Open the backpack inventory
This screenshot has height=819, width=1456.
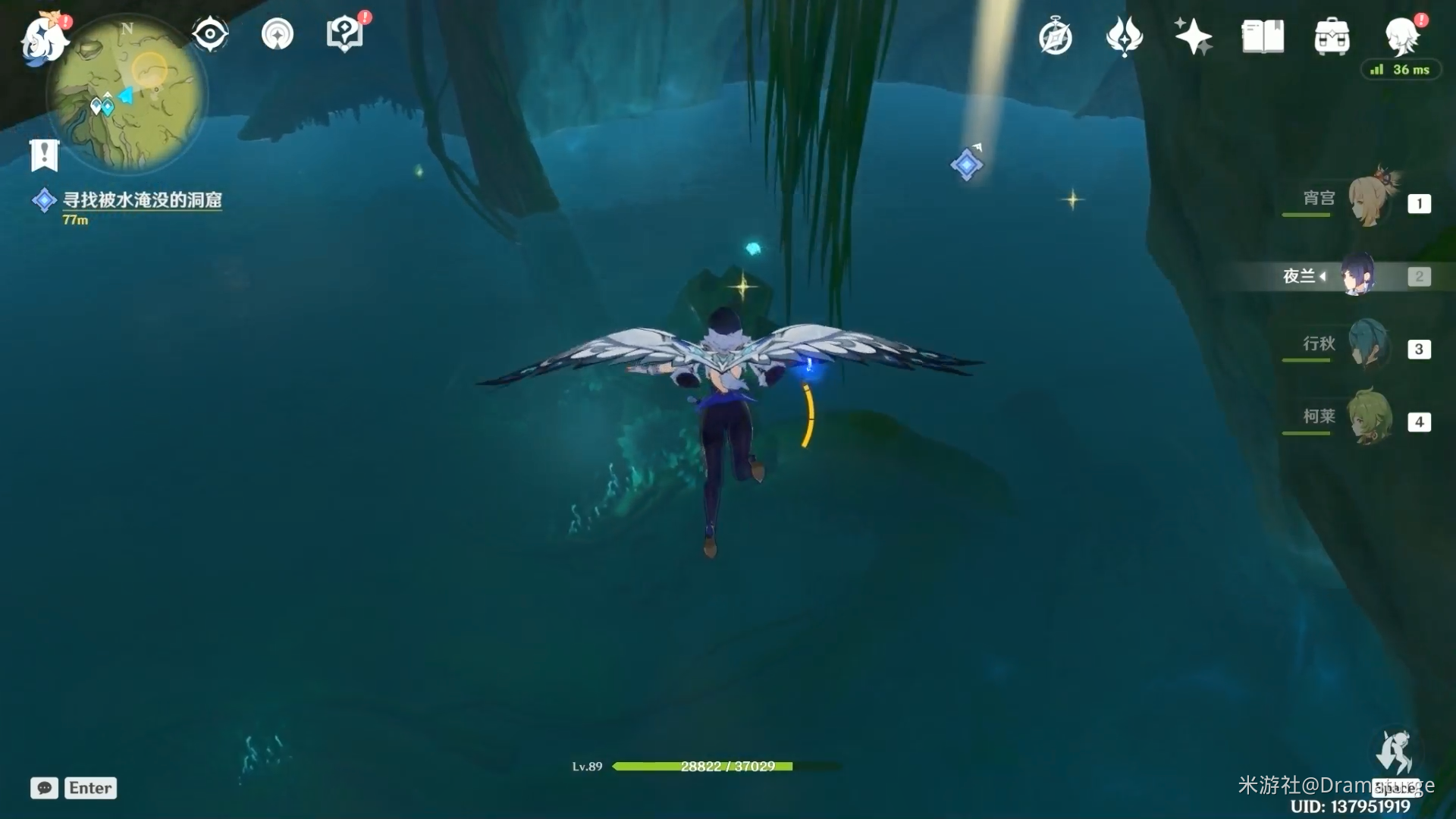pyautogui.click(x=1332, y=37)
